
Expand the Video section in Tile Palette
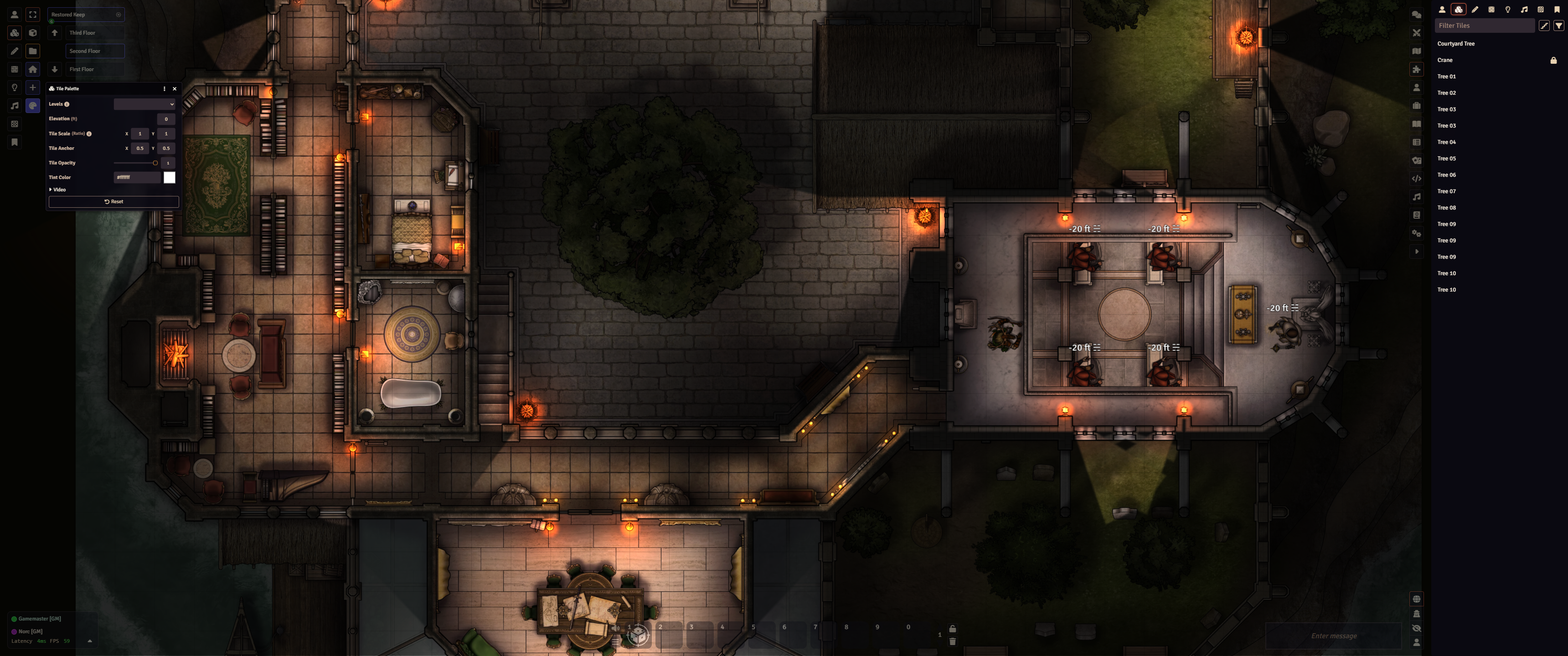pyautogui.click(x=58, y=189)
